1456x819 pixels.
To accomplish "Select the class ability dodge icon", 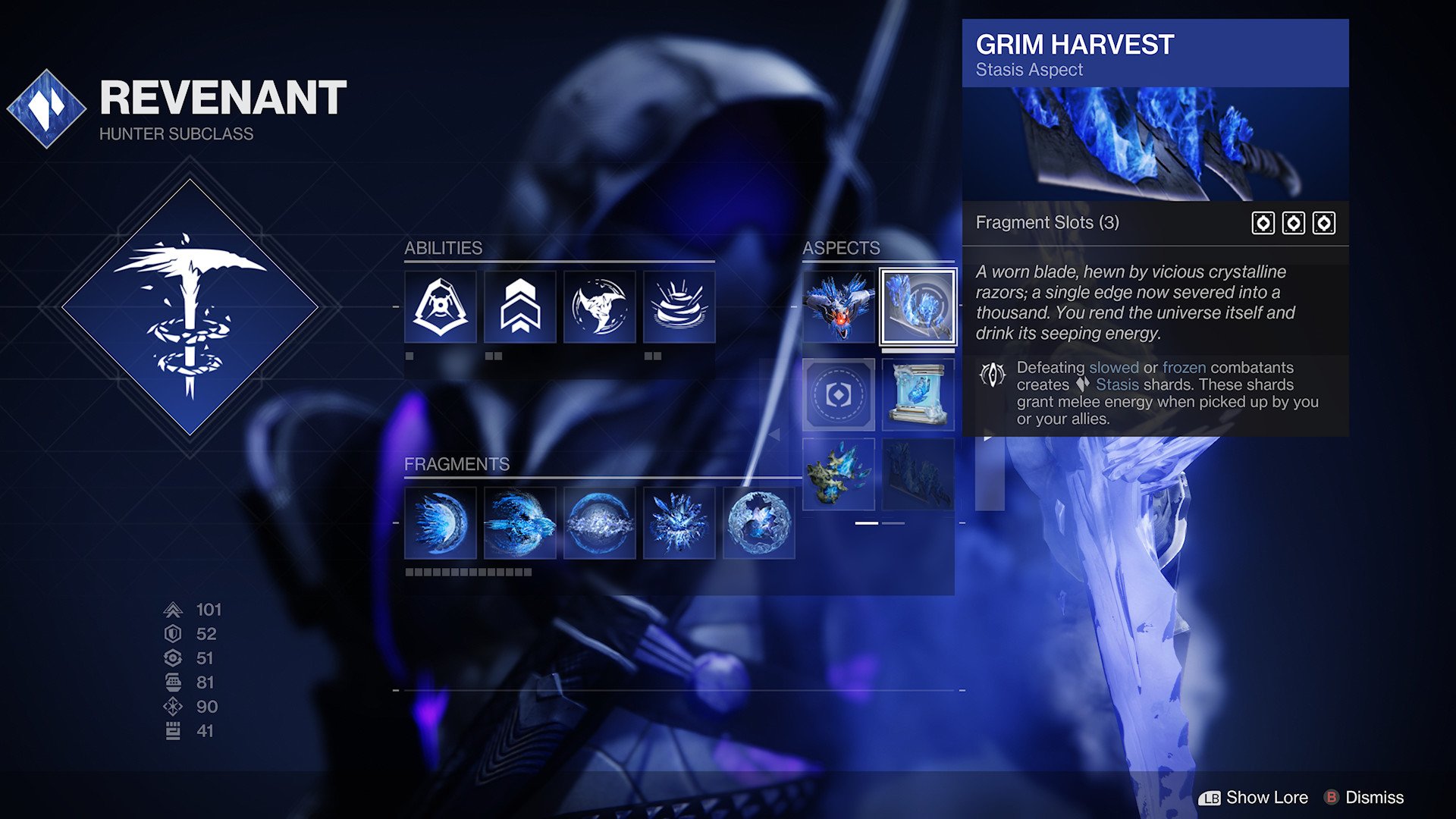I will click(x=440, y=307).
